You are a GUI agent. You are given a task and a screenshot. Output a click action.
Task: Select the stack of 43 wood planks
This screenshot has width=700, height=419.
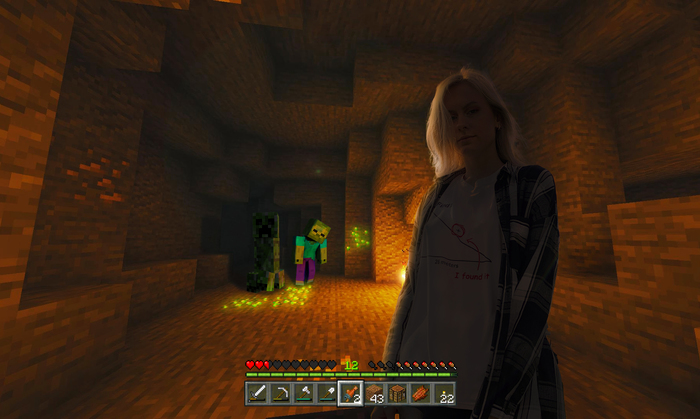pos(374,393)
